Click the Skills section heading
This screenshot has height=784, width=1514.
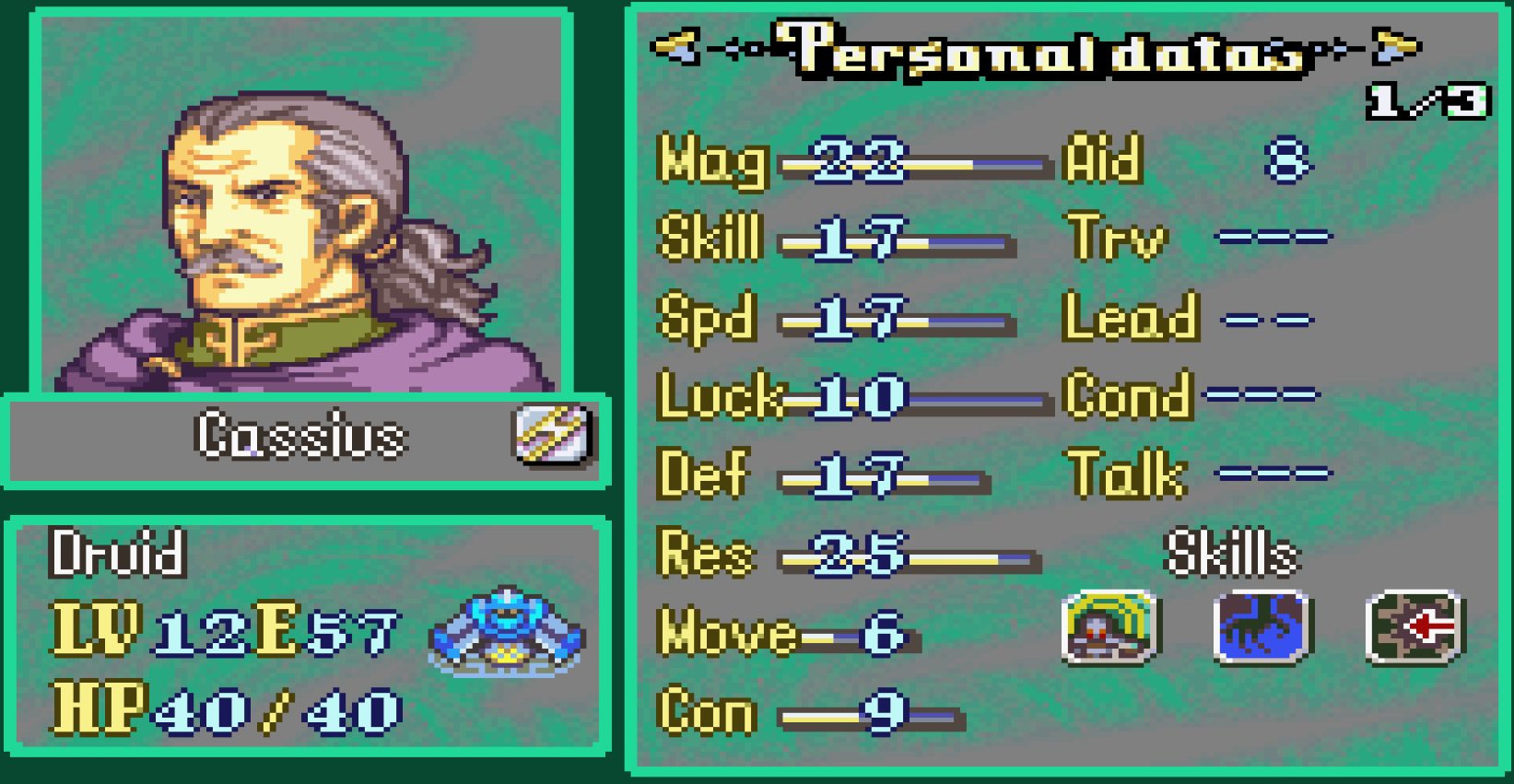pyautogui.click(x=1232, y=553)
